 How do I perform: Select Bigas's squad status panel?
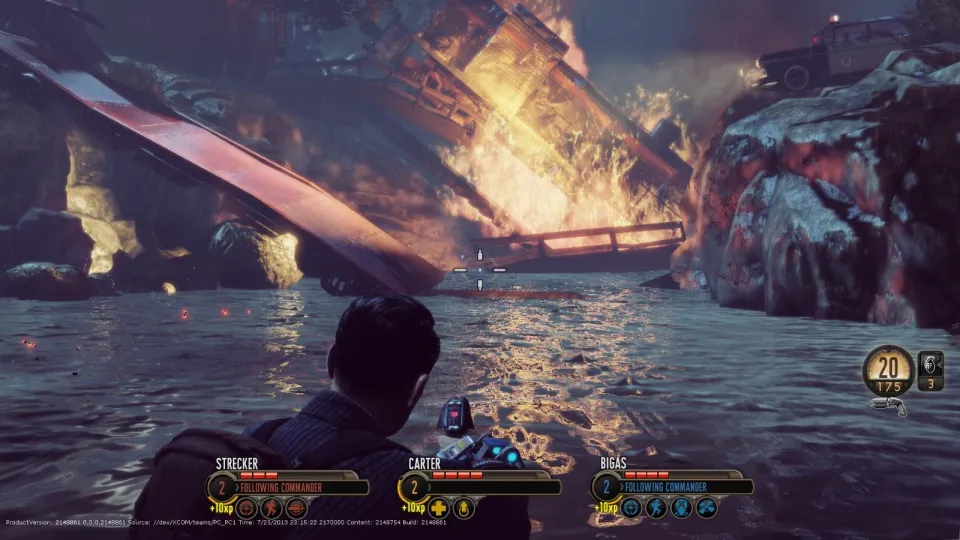(x=672, y=486)
